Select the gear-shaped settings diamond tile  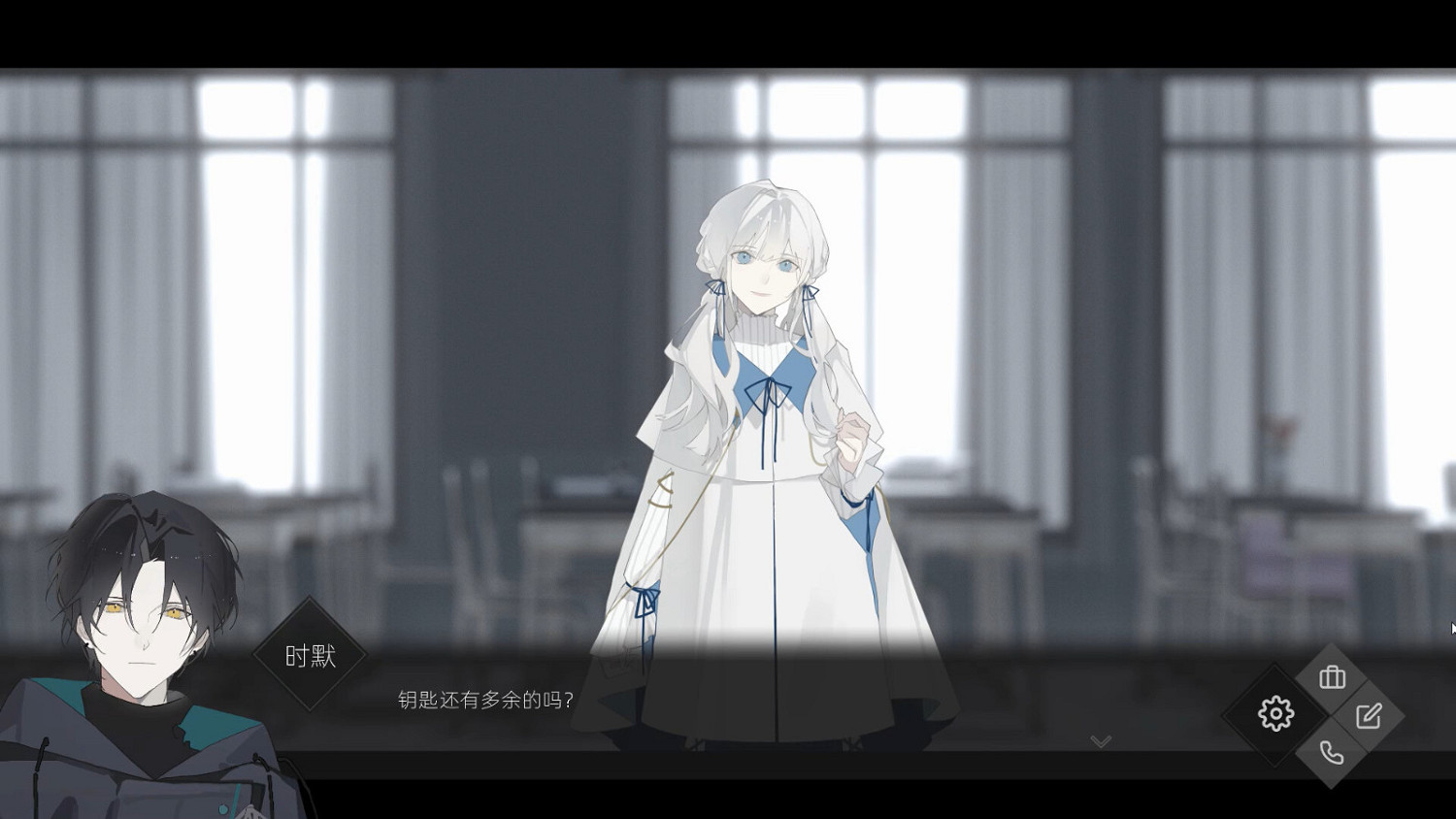click(1274, 713)
